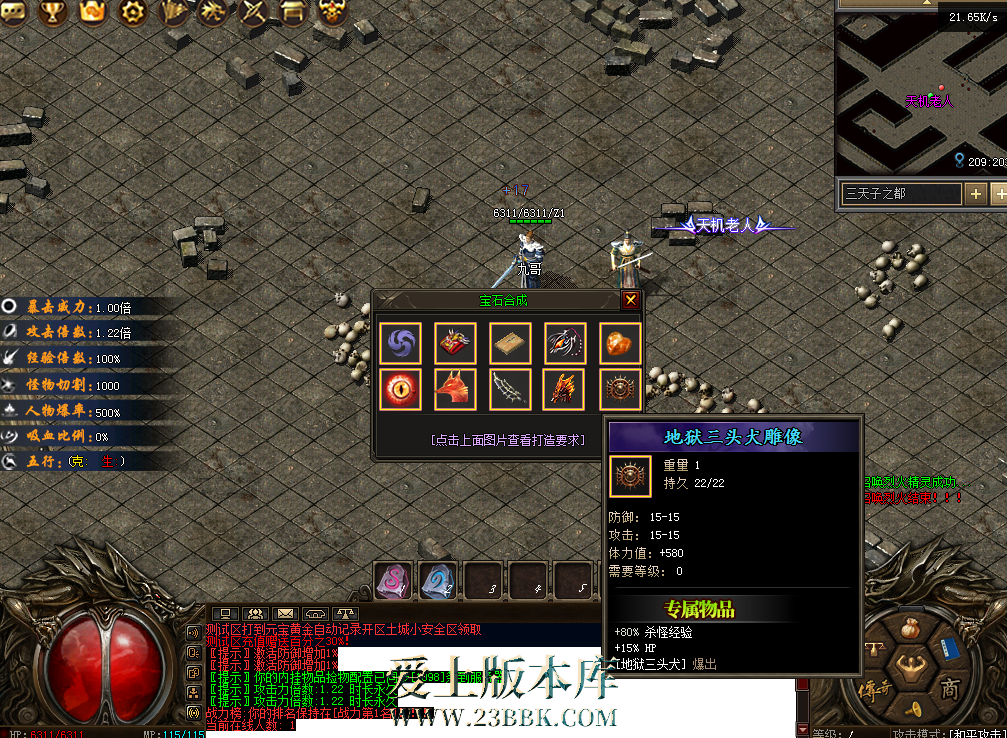Select the spiked bronze statue disc recipe
Screen dimensions: 1007x738
click(x=620, y=389)
